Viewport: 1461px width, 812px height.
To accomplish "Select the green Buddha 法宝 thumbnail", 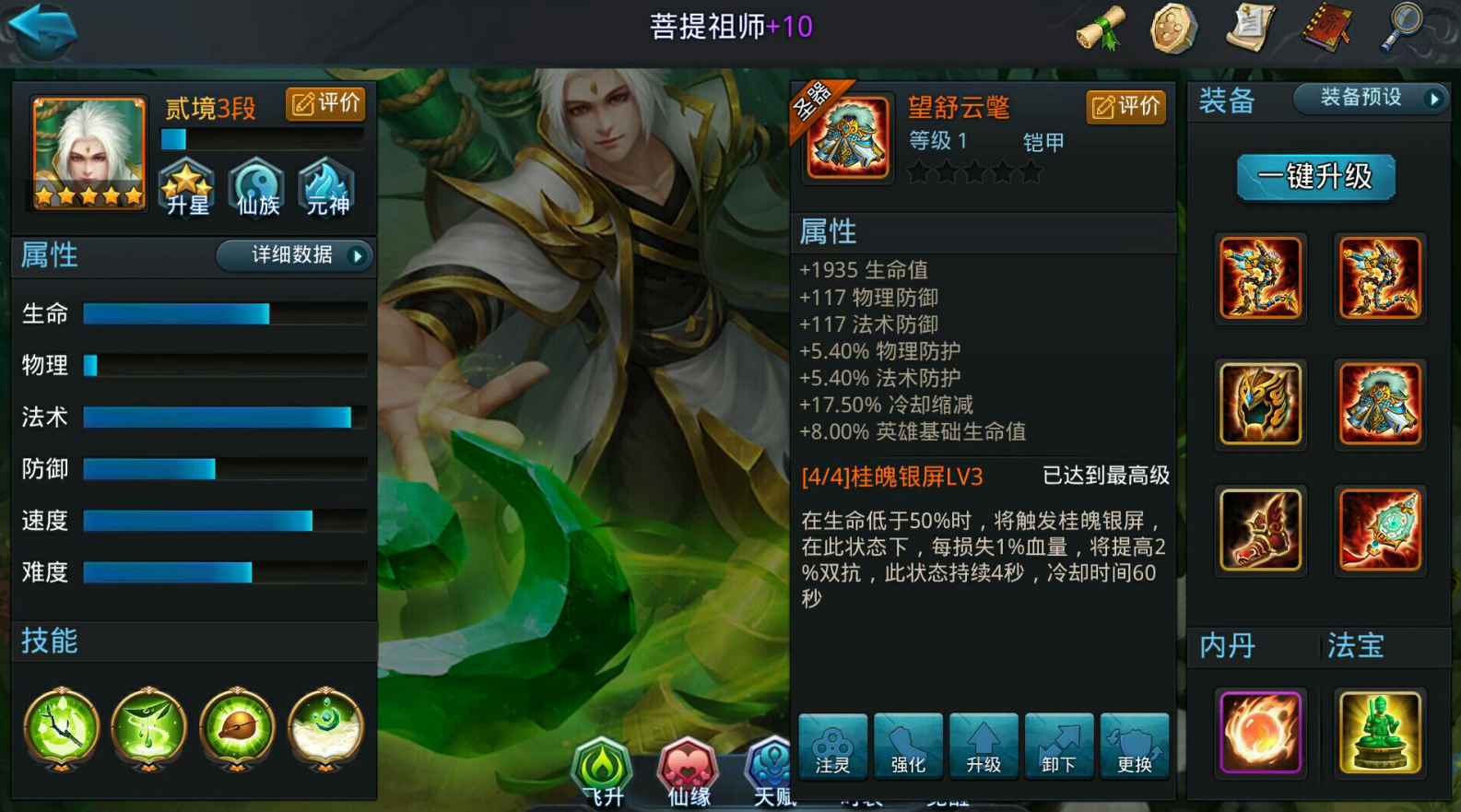I will click(x=1380, y=732).
